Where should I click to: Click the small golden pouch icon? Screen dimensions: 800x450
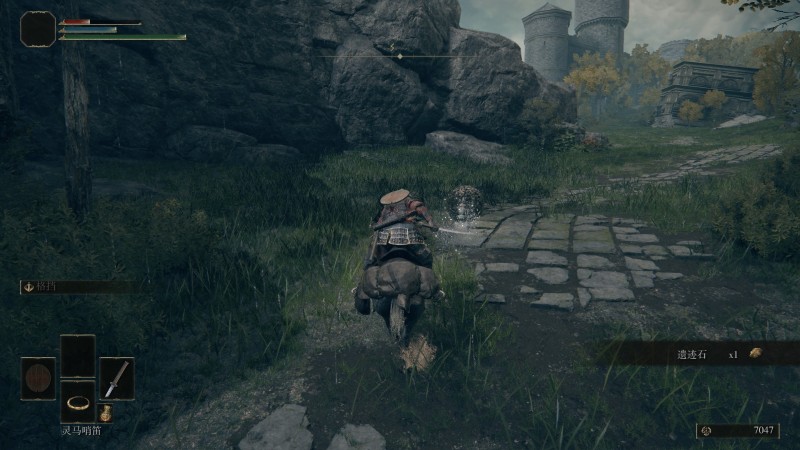tap(105, 413)
